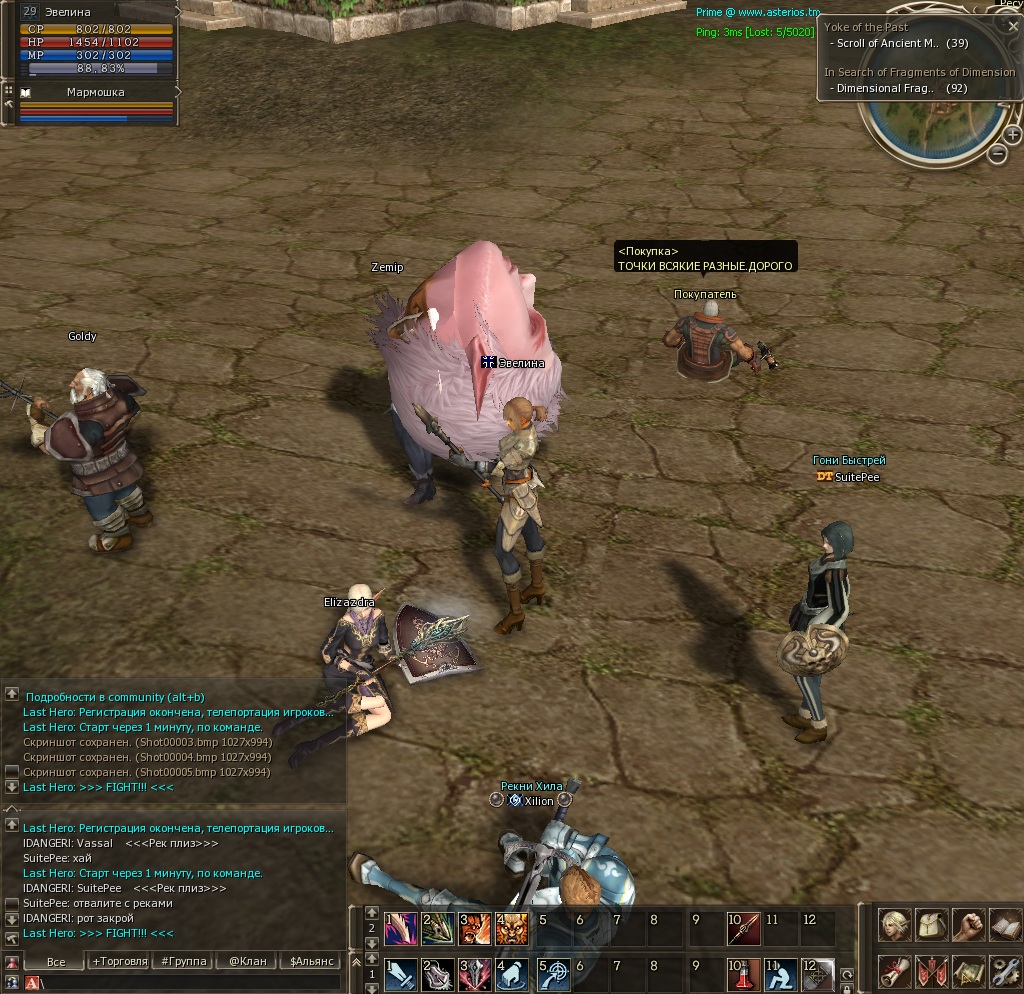Viewport: 1024px width, 994px height.
Task: Open the map scroll button
Action: coord(968,971)
